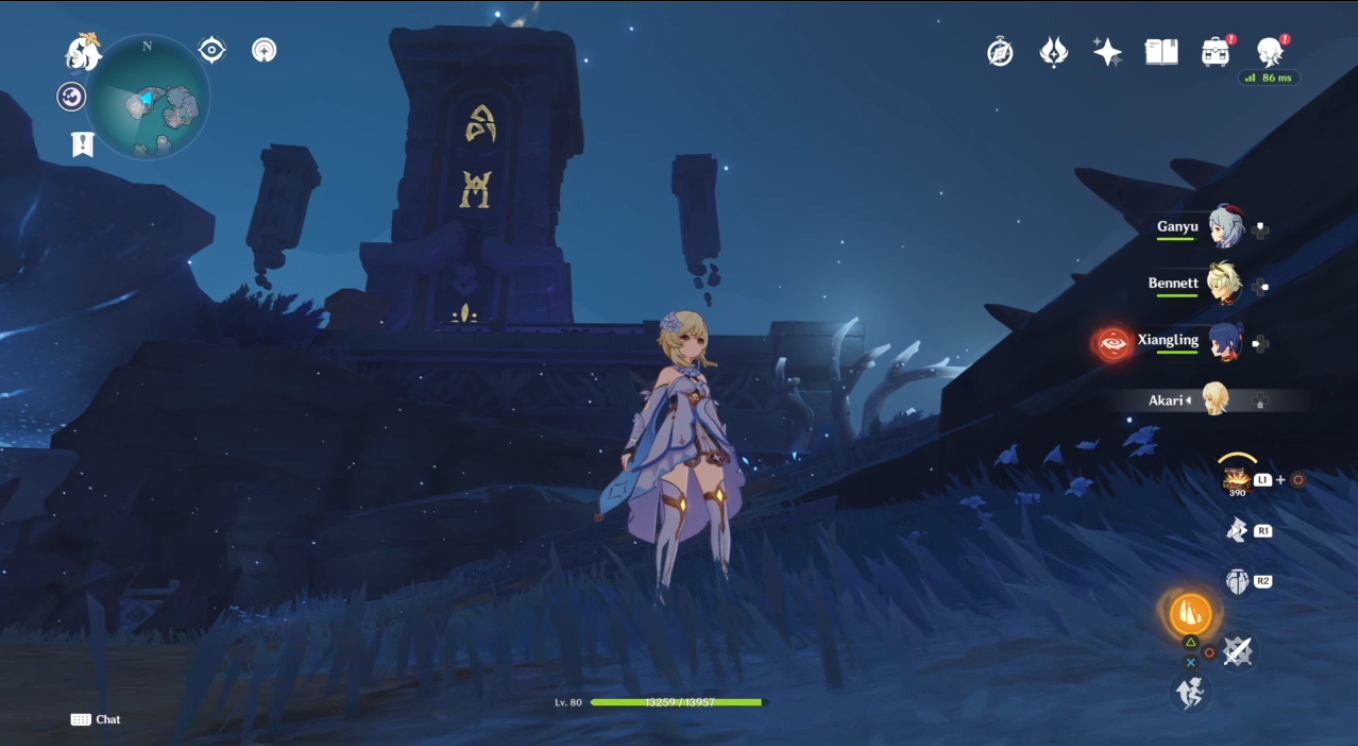
Task: Open the open book handbook icon
Action: (1161, 52)
